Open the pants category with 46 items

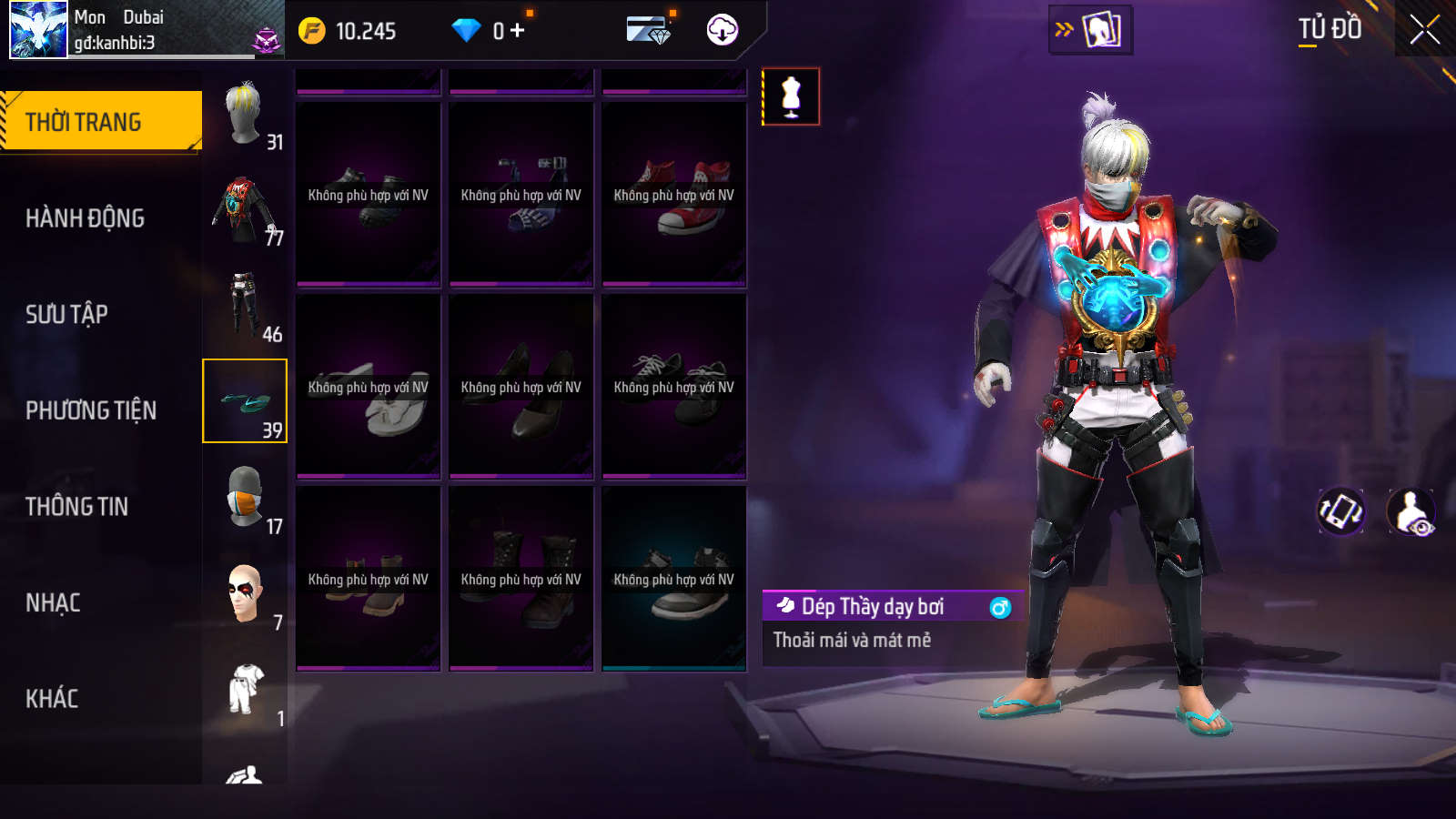pos(245,305)
